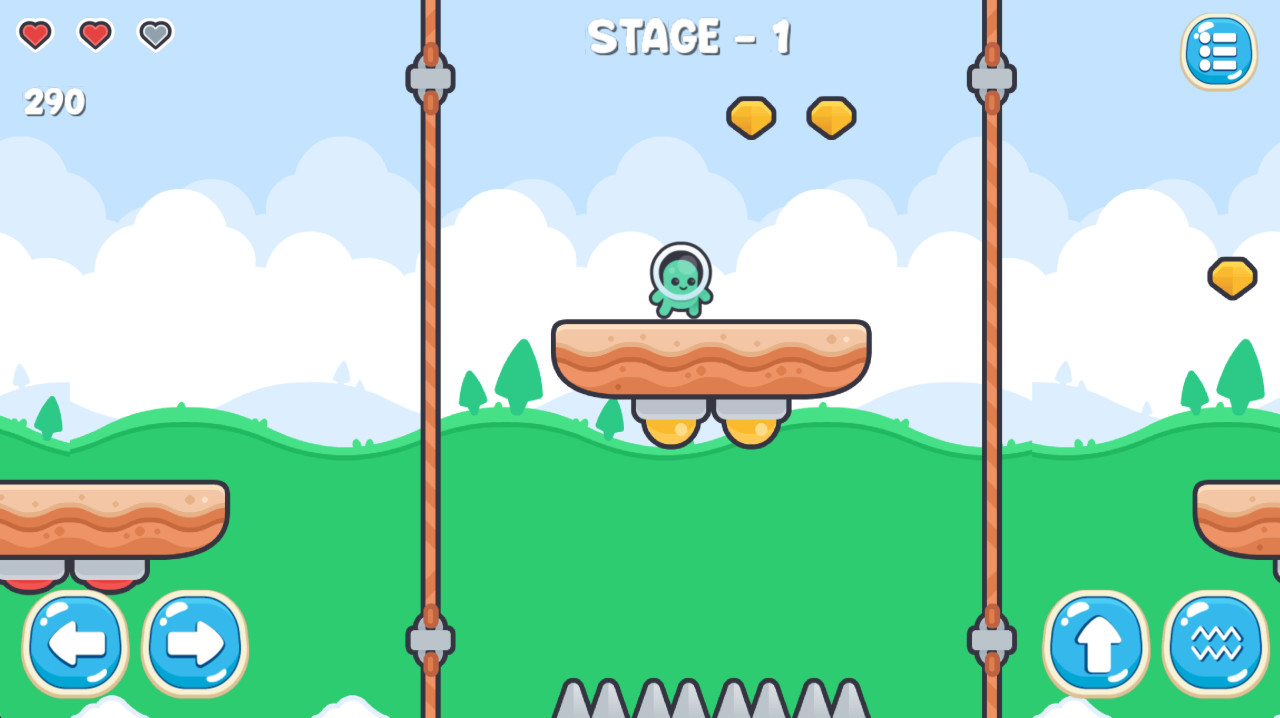The height and width of the screenshot is (718, 1280).
Task: Activate the zigzag wave action button
Action: [x=1215, y=643]
